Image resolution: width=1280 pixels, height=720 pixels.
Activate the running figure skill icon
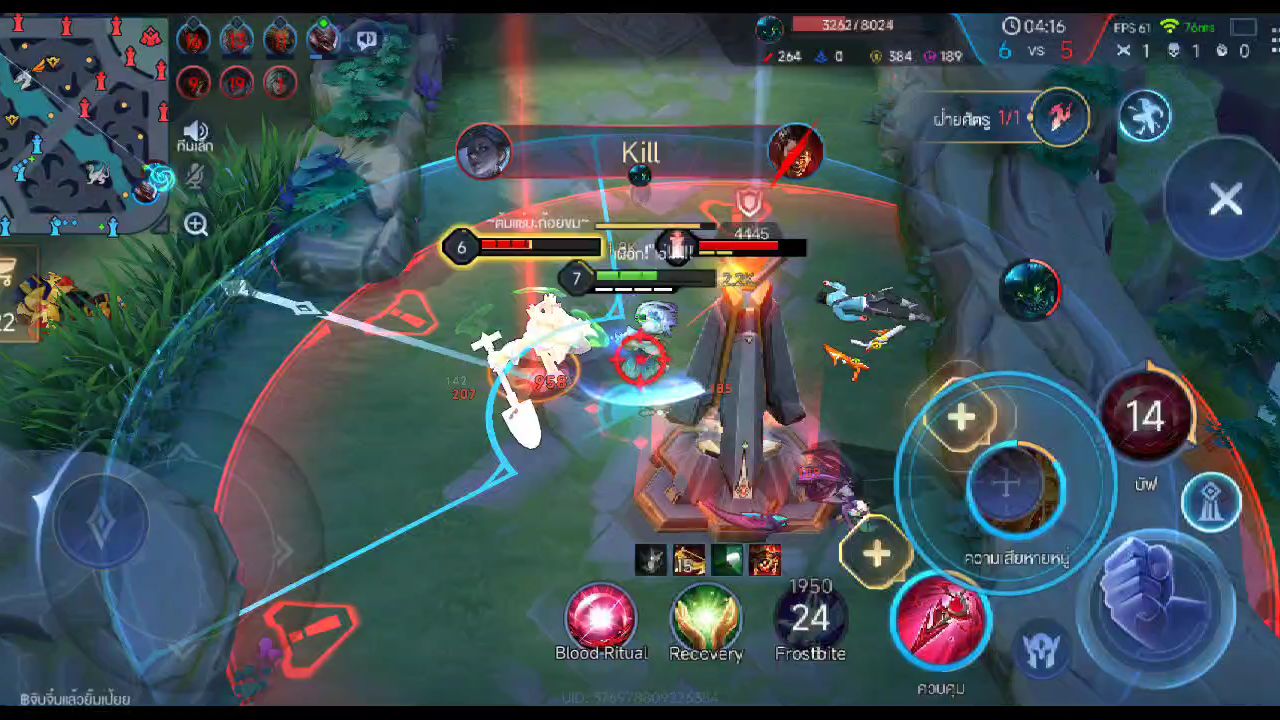pyautogui.click(x=1145, y=115)
